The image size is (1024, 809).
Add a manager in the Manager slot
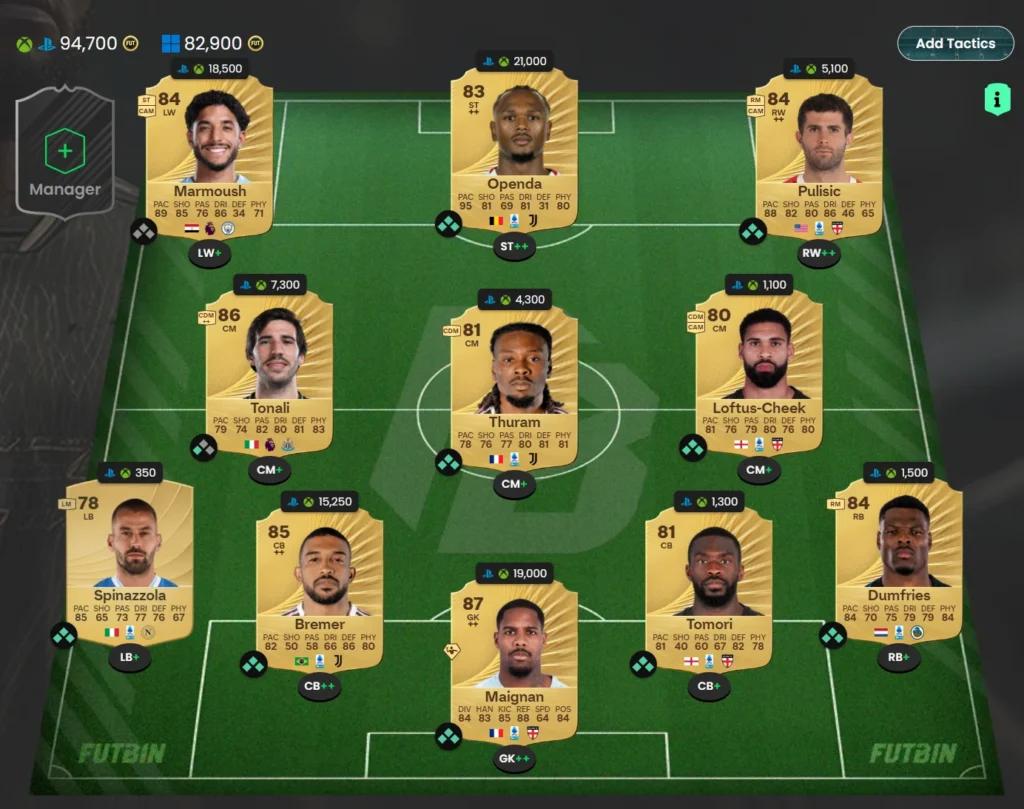pos(65,153)
